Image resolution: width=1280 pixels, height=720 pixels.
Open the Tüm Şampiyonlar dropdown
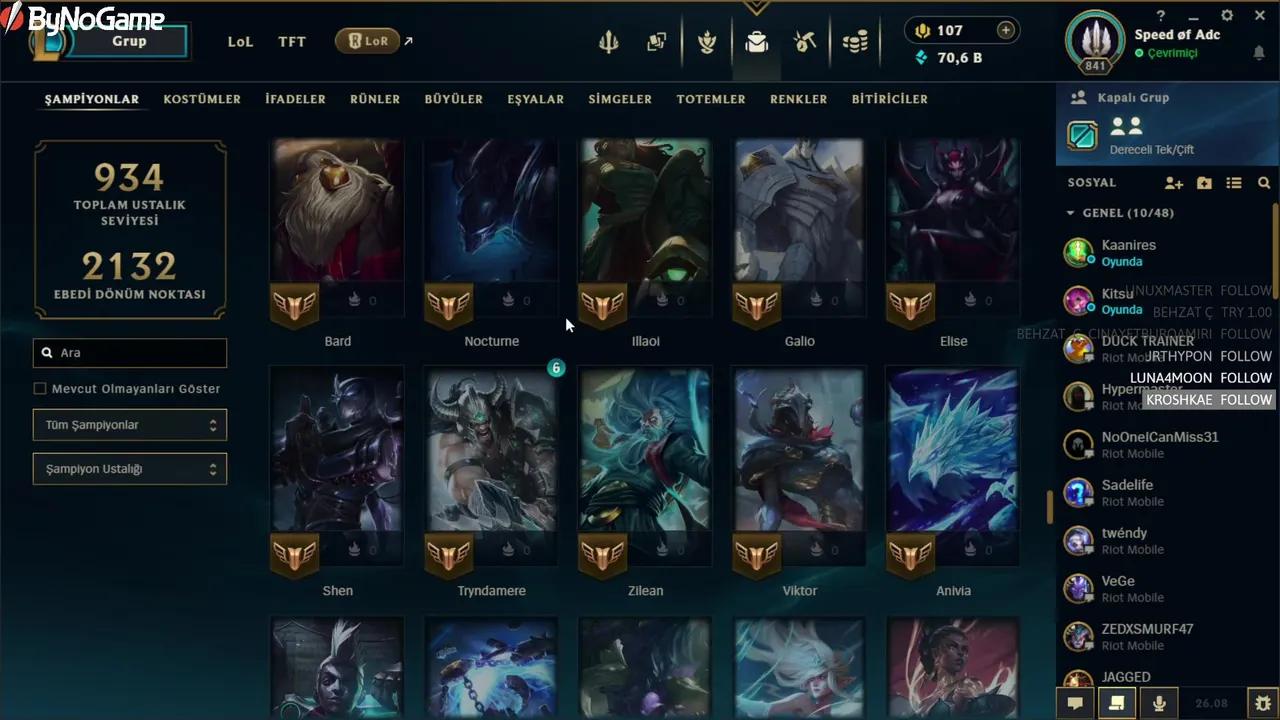129,424
